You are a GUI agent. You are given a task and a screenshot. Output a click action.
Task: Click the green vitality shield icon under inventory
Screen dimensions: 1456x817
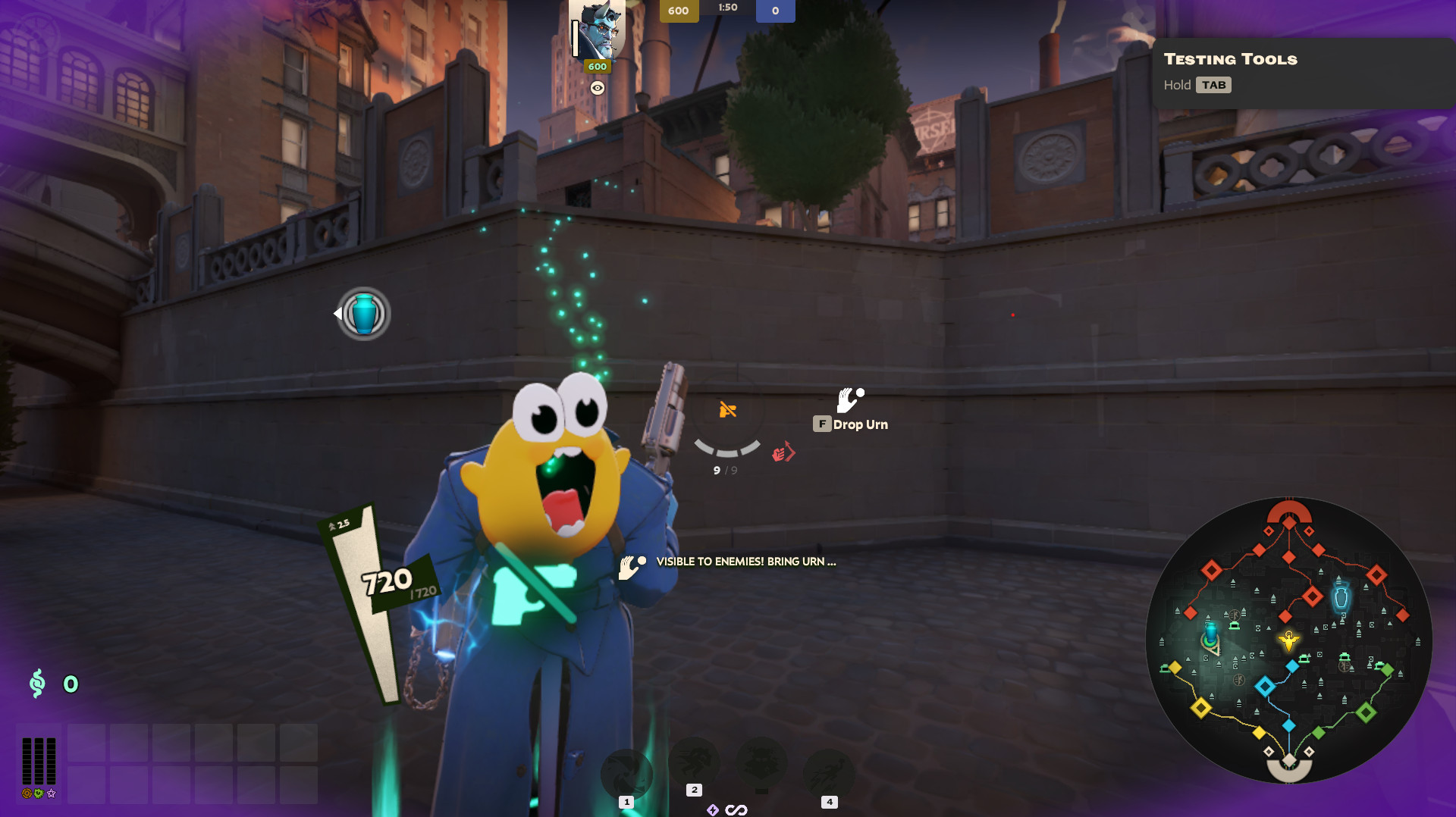pyautogui.click(x=39, y=794)
